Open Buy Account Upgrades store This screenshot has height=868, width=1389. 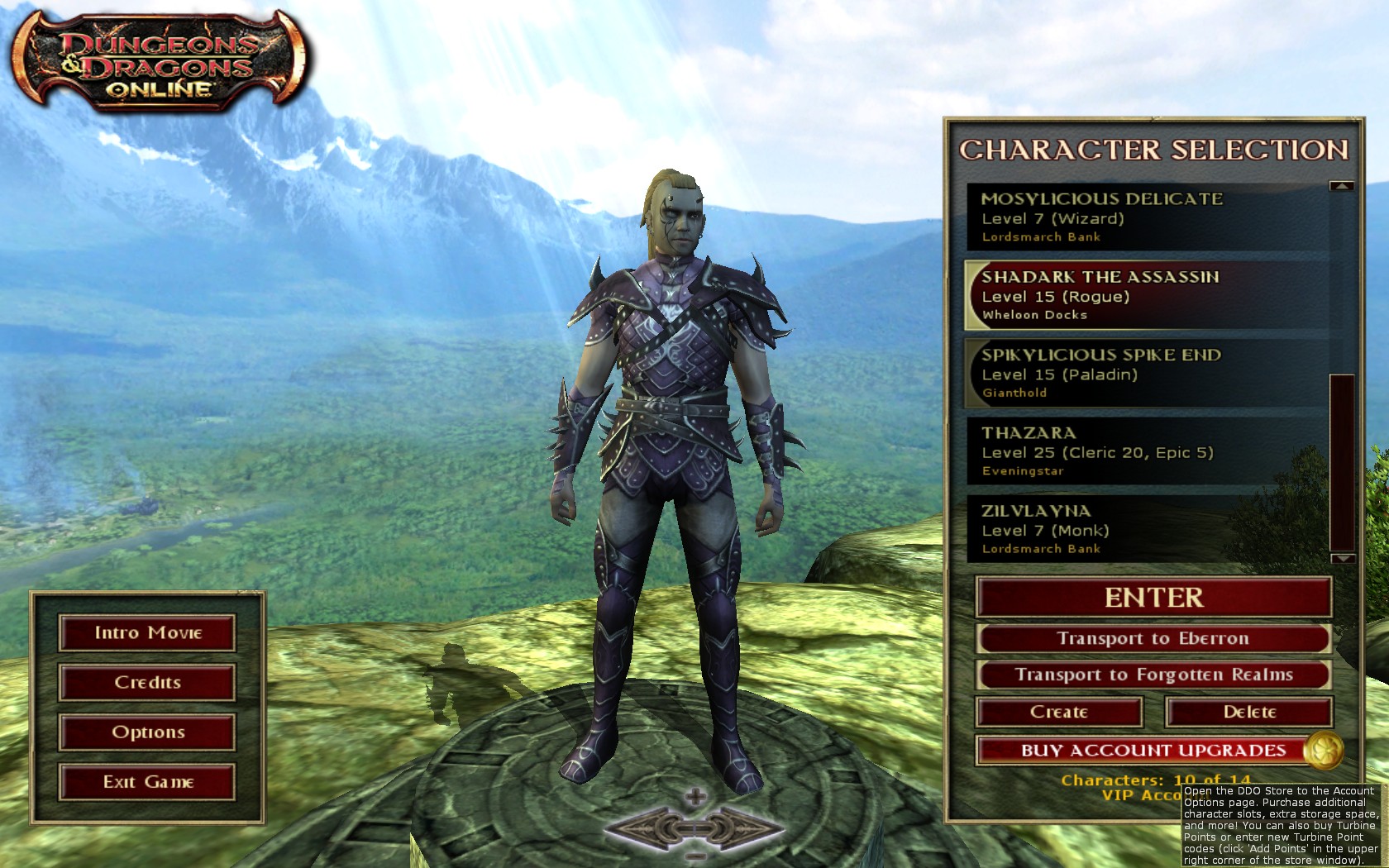[x=1153, y=751]
